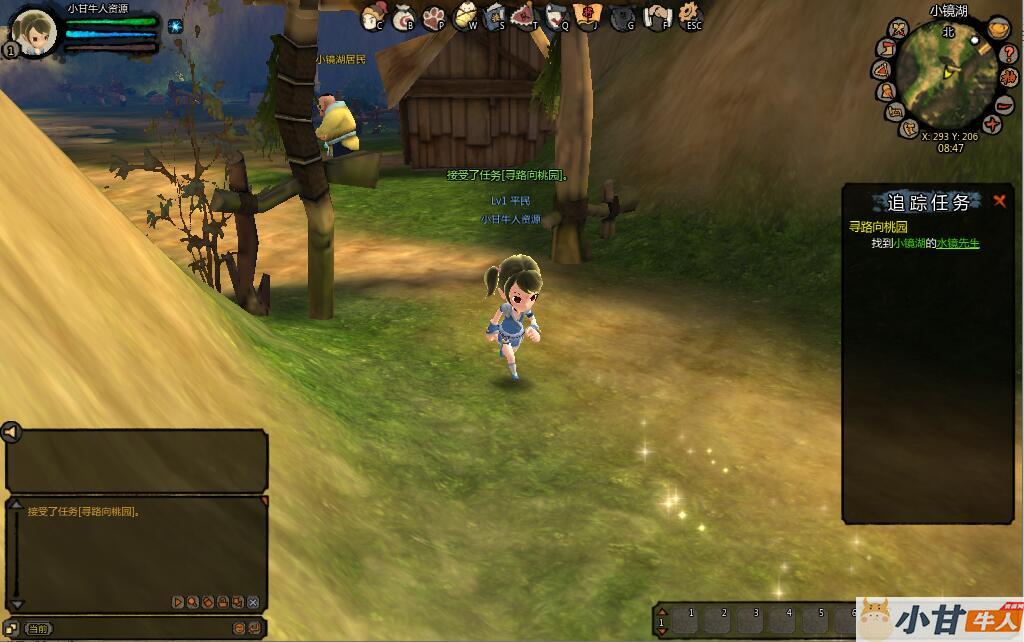Click the 当前 chat channel button
Screen dimensions: 1024x642
click(38, 629)
